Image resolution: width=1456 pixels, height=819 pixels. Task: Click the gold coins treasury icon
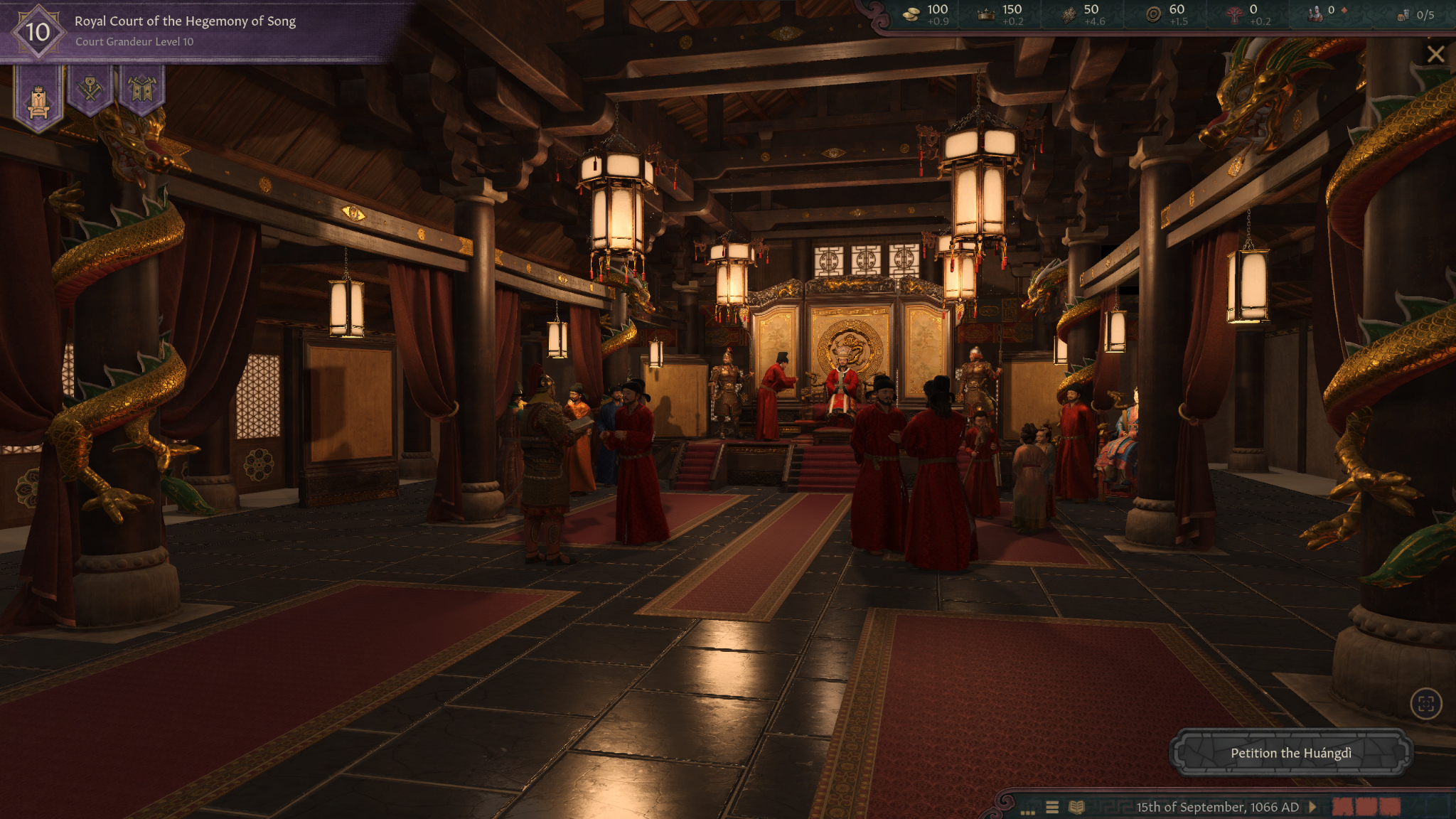tap(912, 13)
